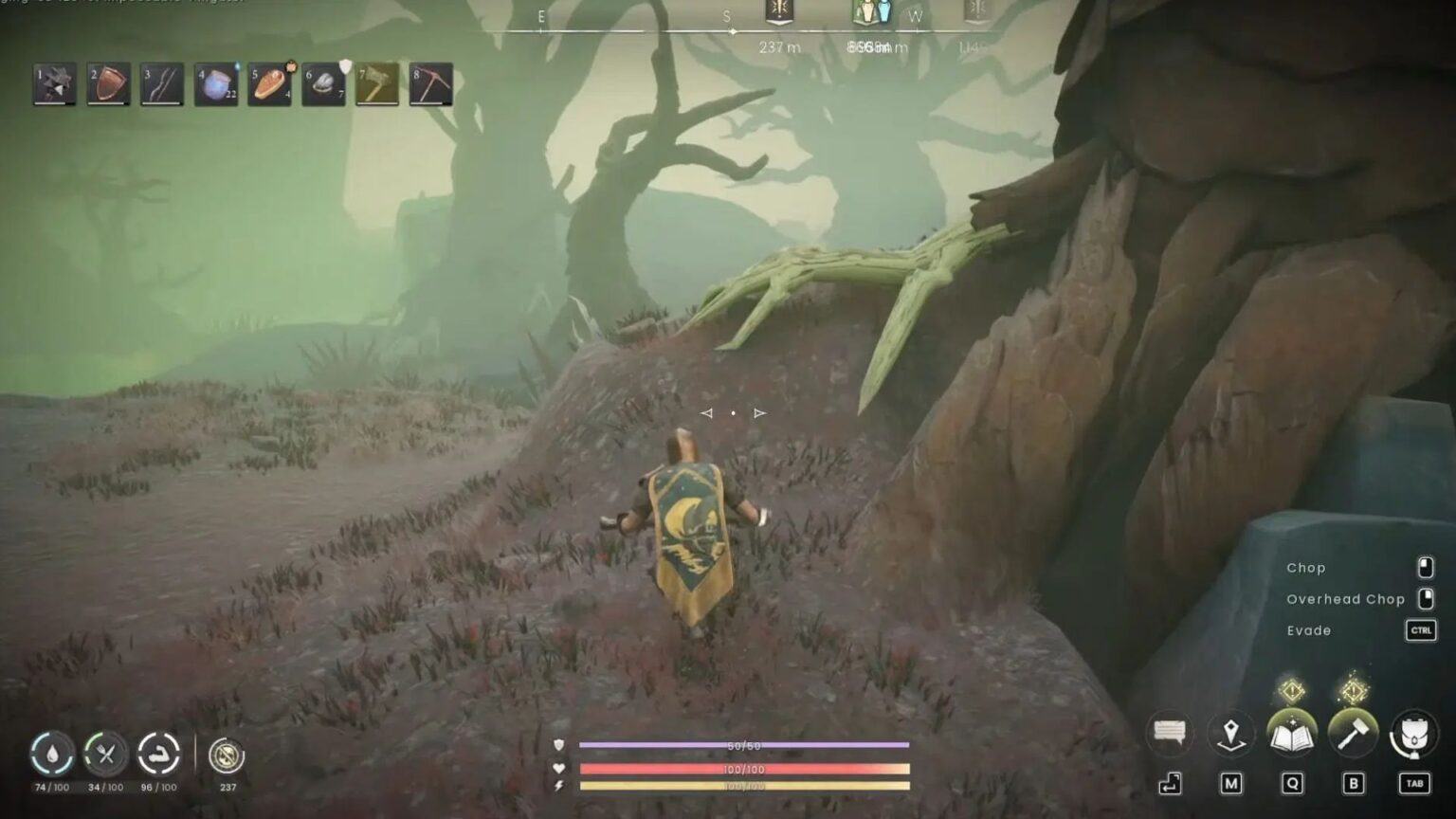Select the bow in hotbar slot 3
Viewport: 1456px width, 819px height.
pos(160,85)
